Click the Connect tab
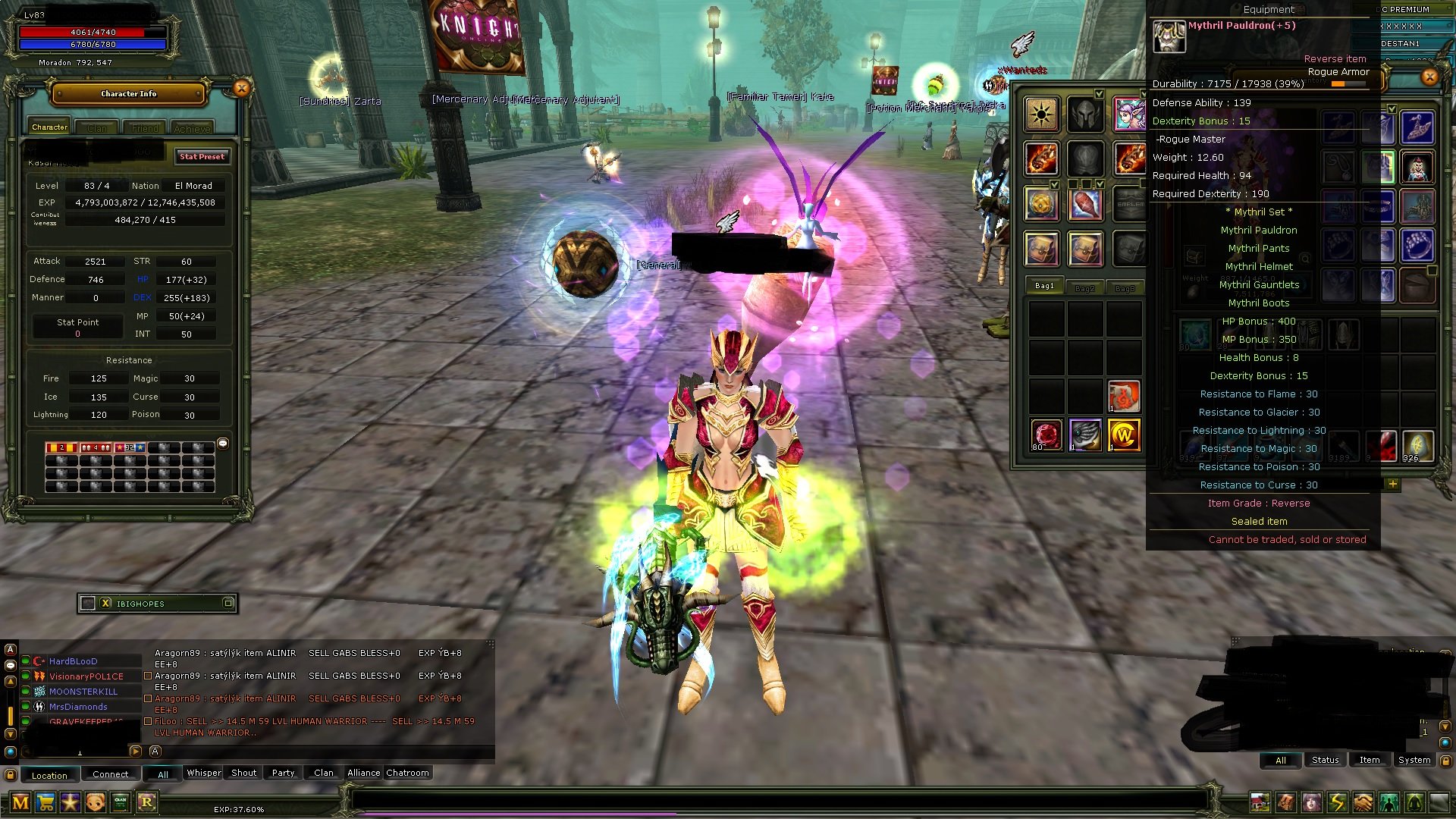 pyautogui.click(x=110, y=775)
